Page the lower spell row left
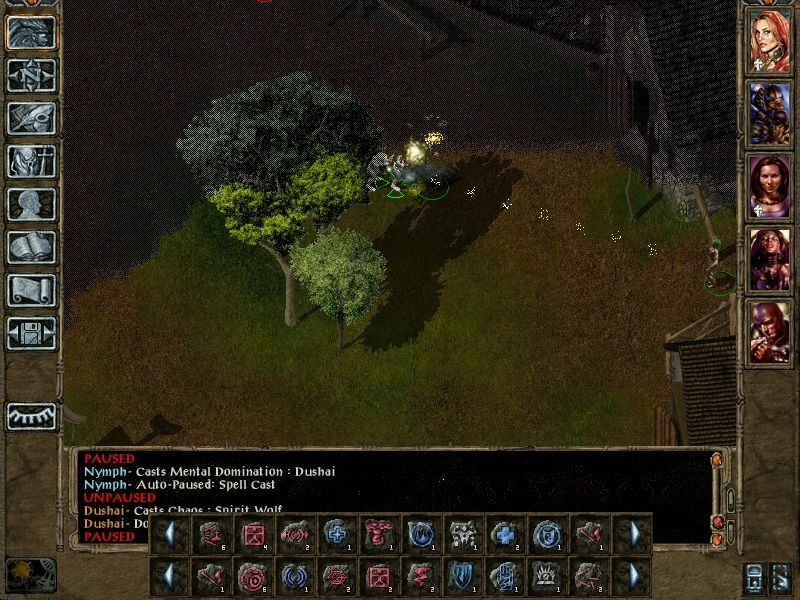 169,577
